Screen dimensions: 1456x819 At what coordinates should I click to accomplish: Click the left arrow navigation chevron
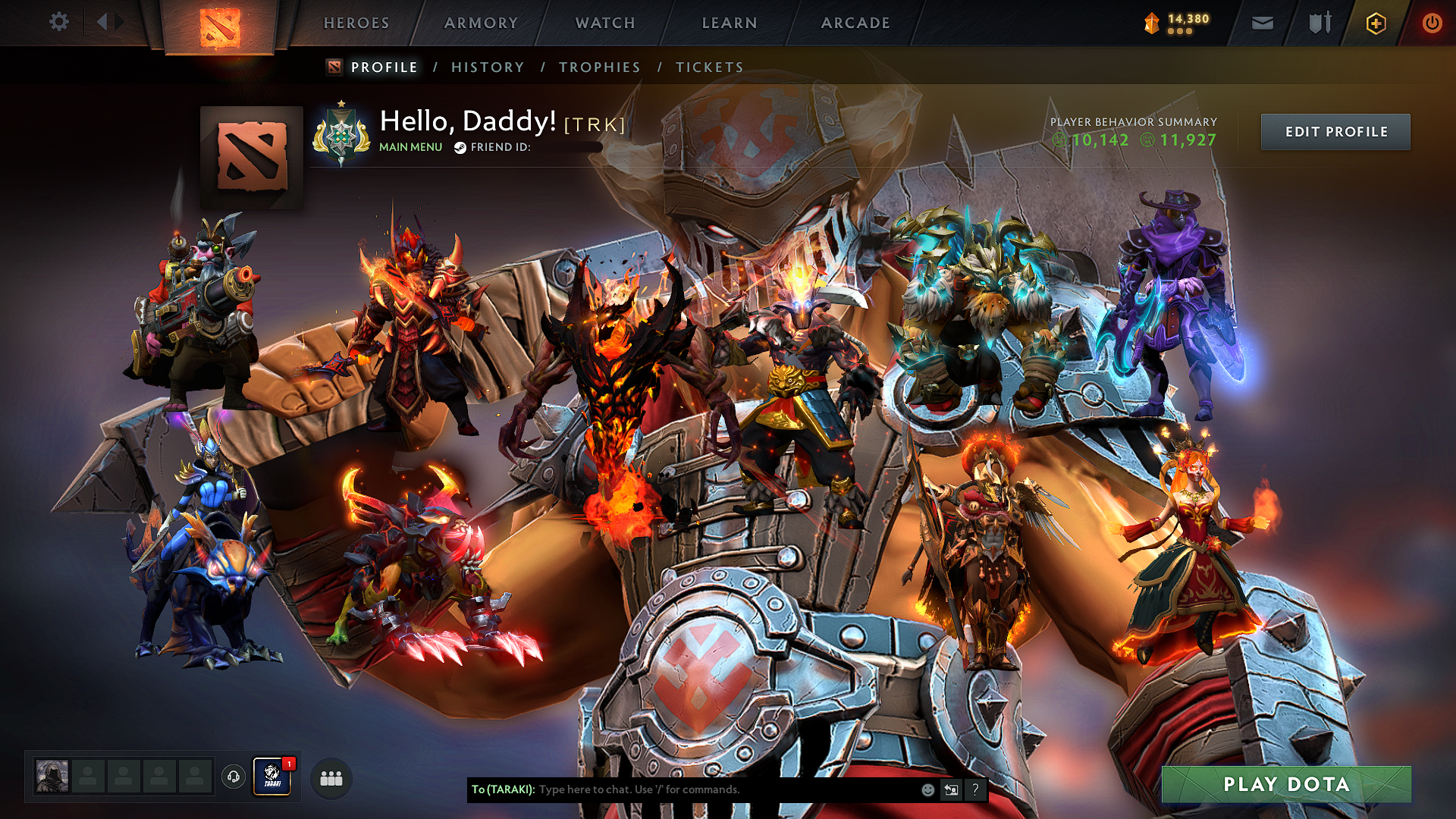point(102,22)
